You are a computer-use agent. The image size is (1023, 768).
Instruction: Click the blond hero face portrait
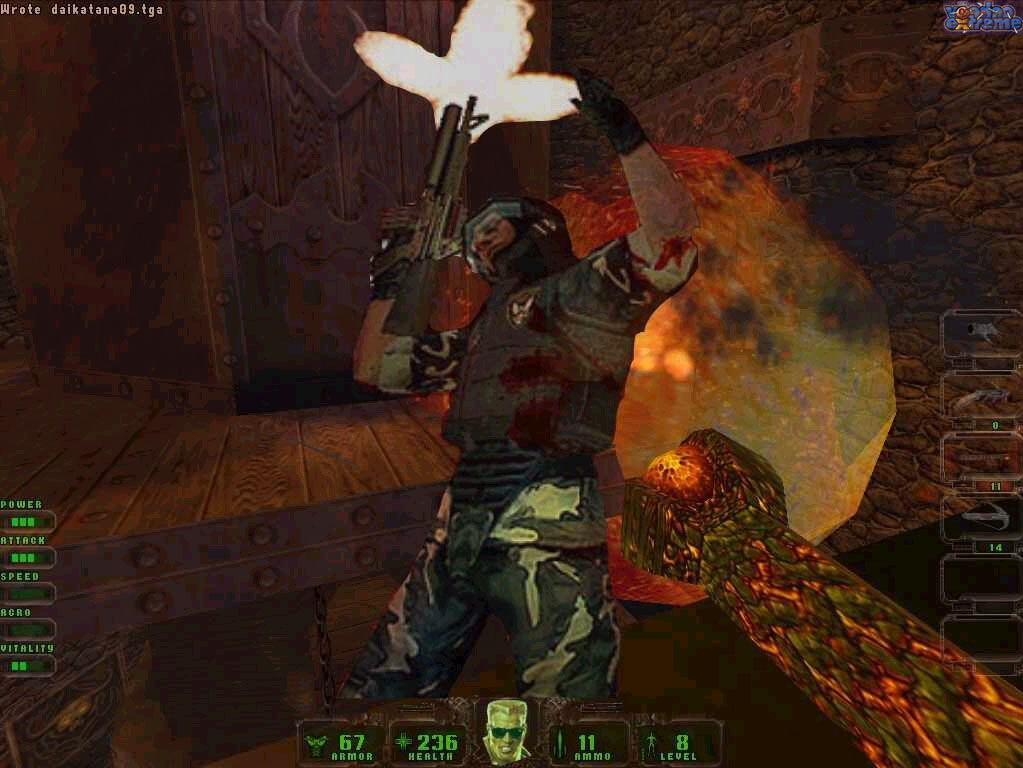(x=507, y=730)
